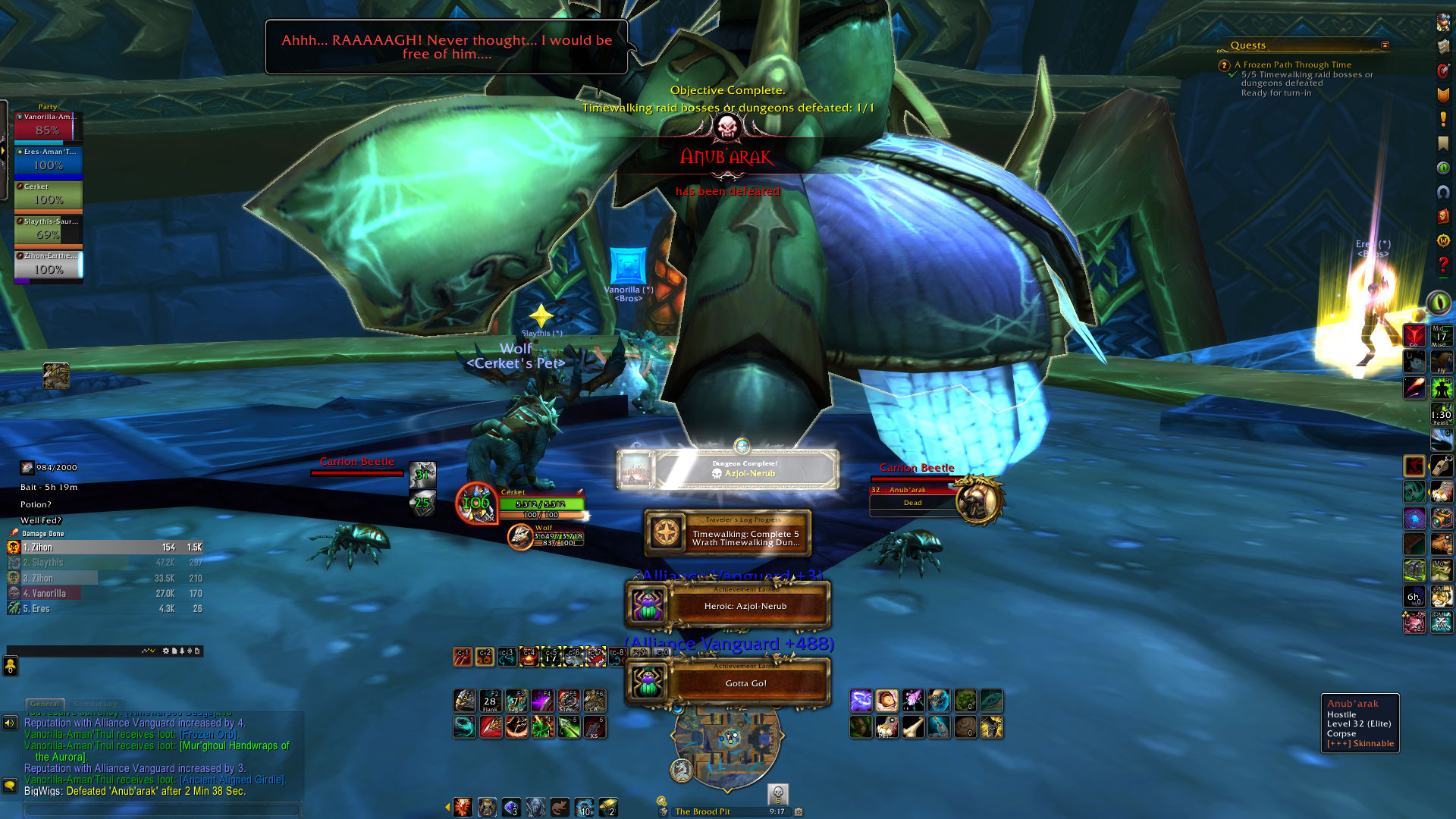Open damage meter settings gear
Image resolution: width=1456 pixels, height=819 pixels.
tap(166, 651)
